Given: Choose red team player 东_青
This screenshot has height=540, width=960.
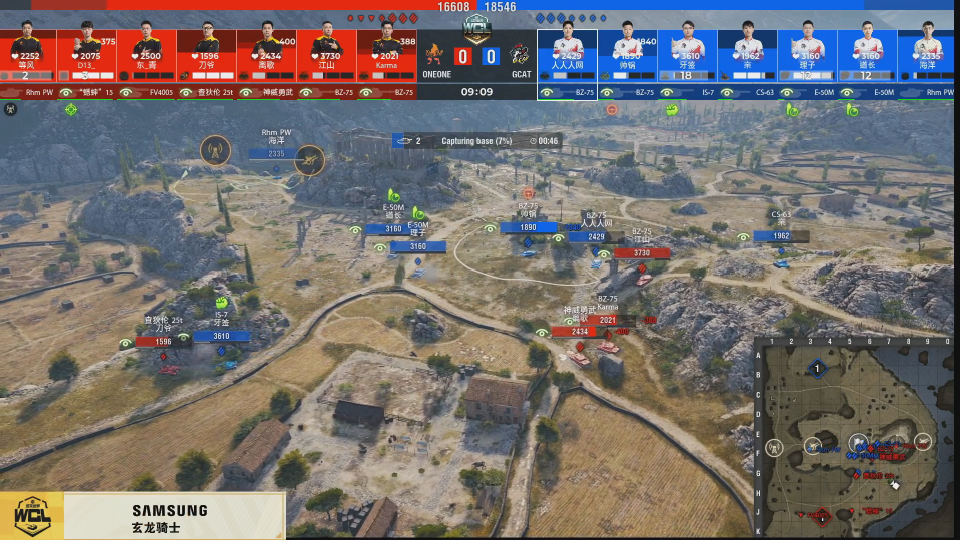Looking at the screenshot, I should [x=146, y=55].
